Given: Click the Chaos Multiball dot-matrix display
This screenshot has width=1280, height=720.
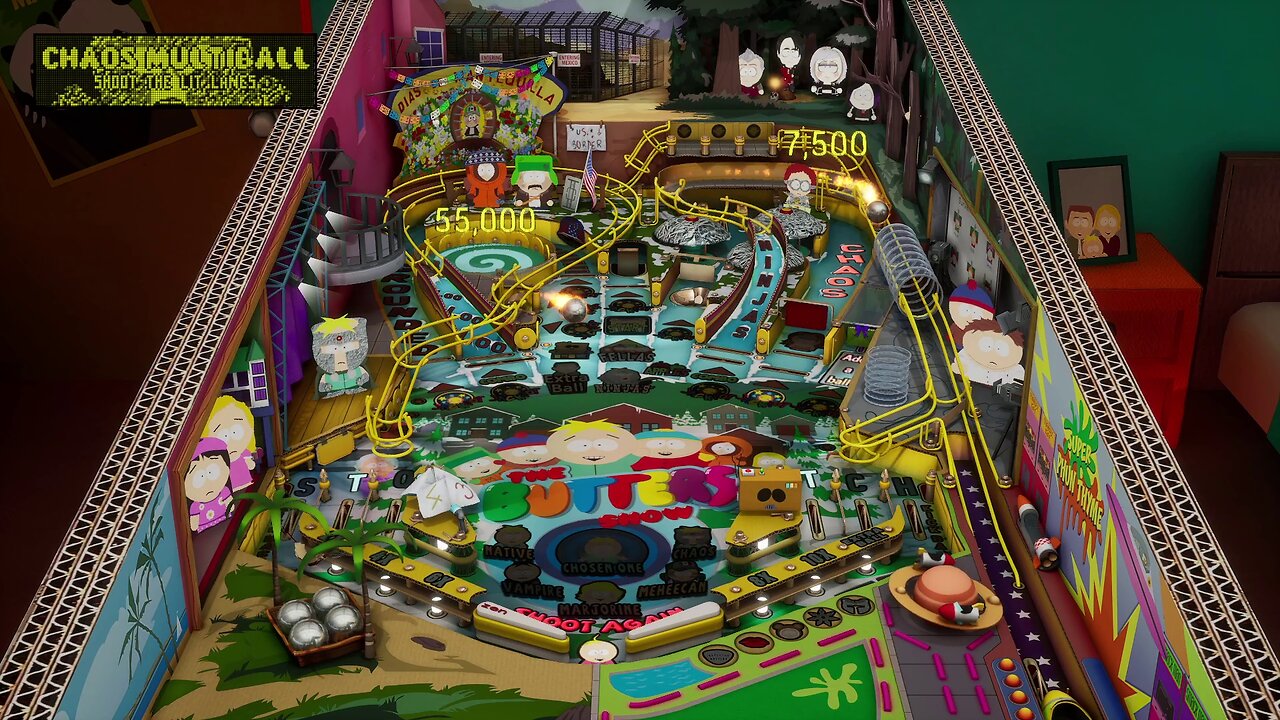Looking at the screenshot, I should [172, 68].
